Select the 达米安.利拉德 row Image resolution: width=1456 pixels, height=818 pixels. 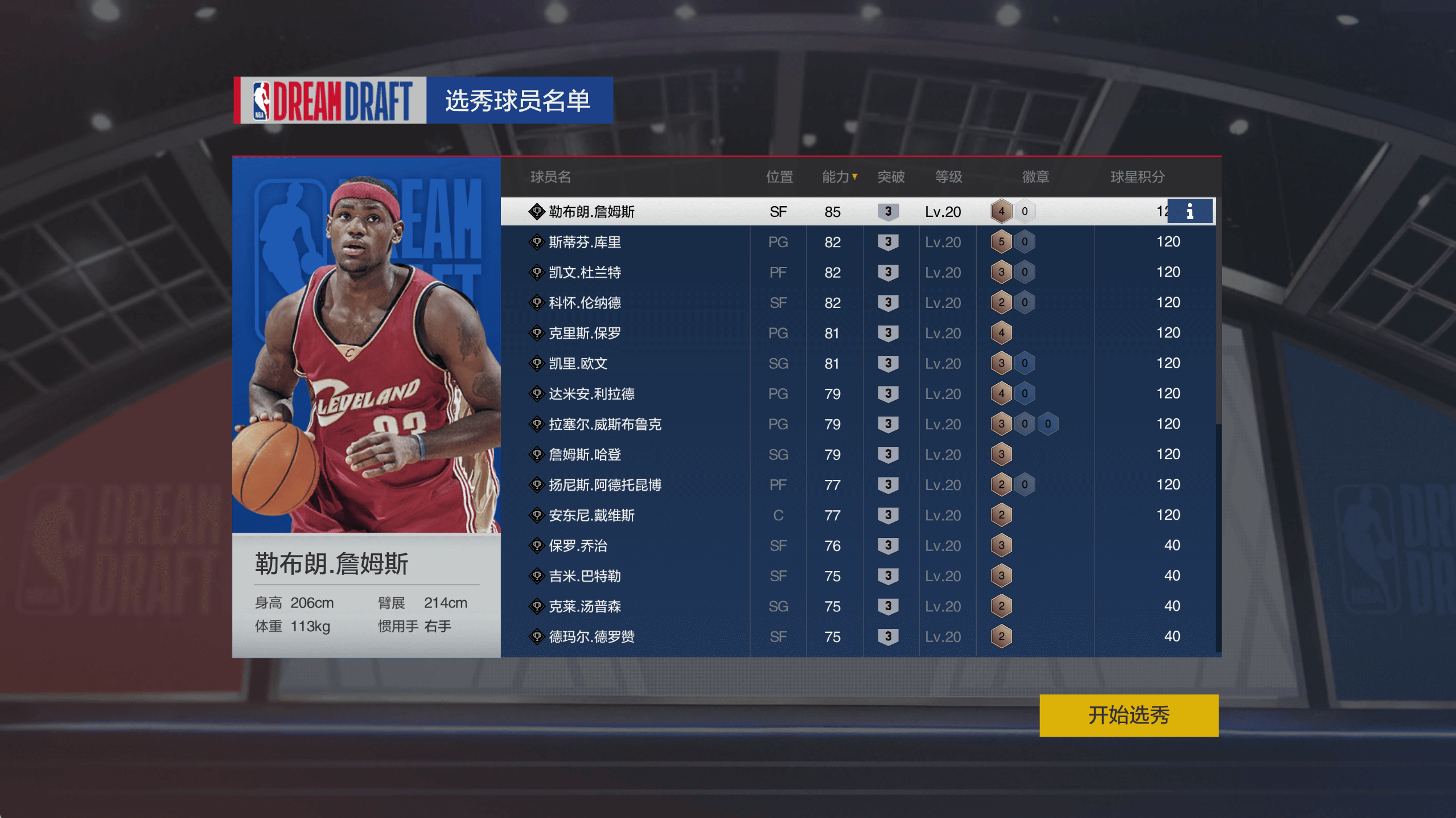591,394
